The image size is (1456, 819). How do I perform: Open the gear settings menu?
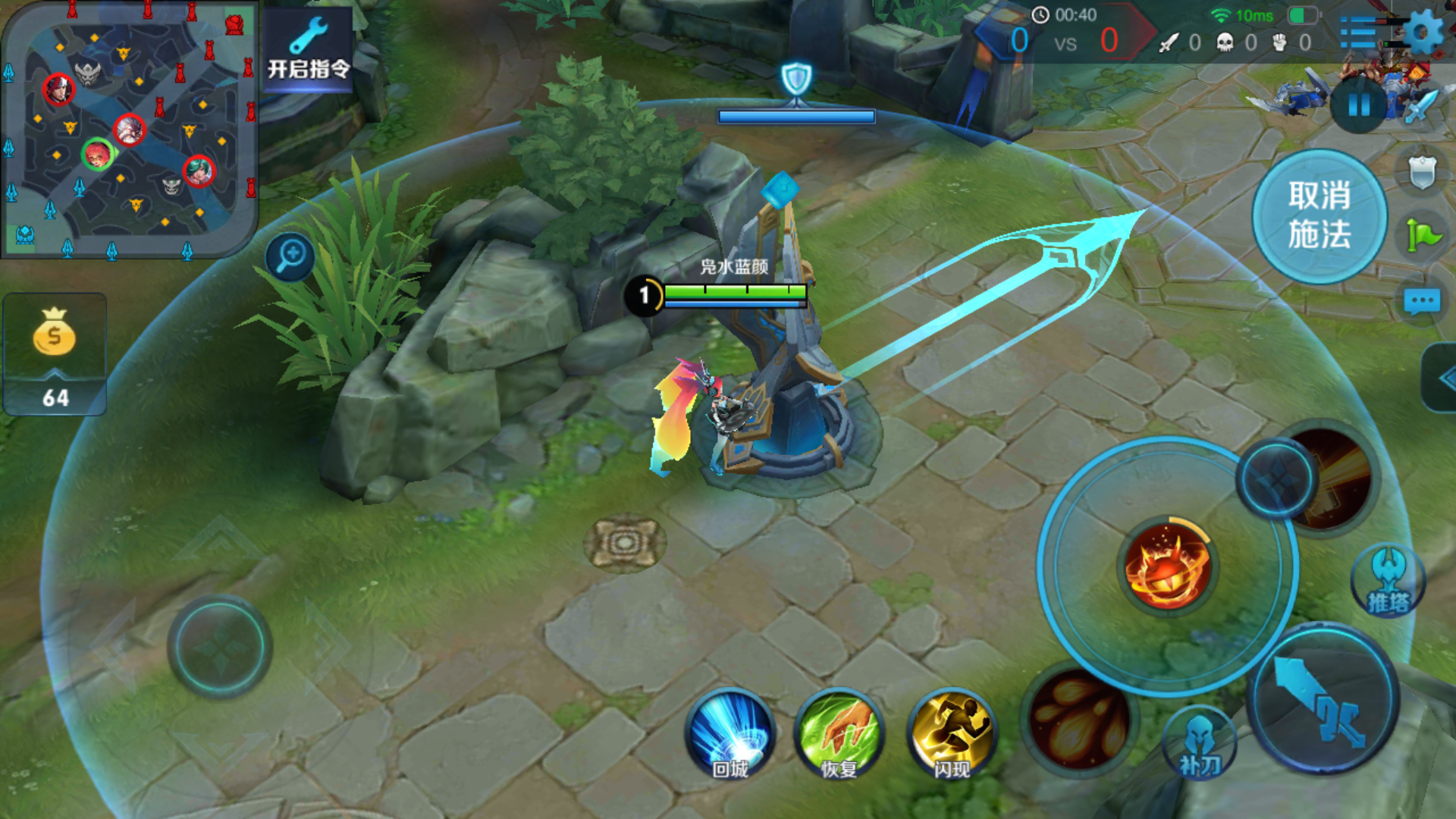[1423, 32]
